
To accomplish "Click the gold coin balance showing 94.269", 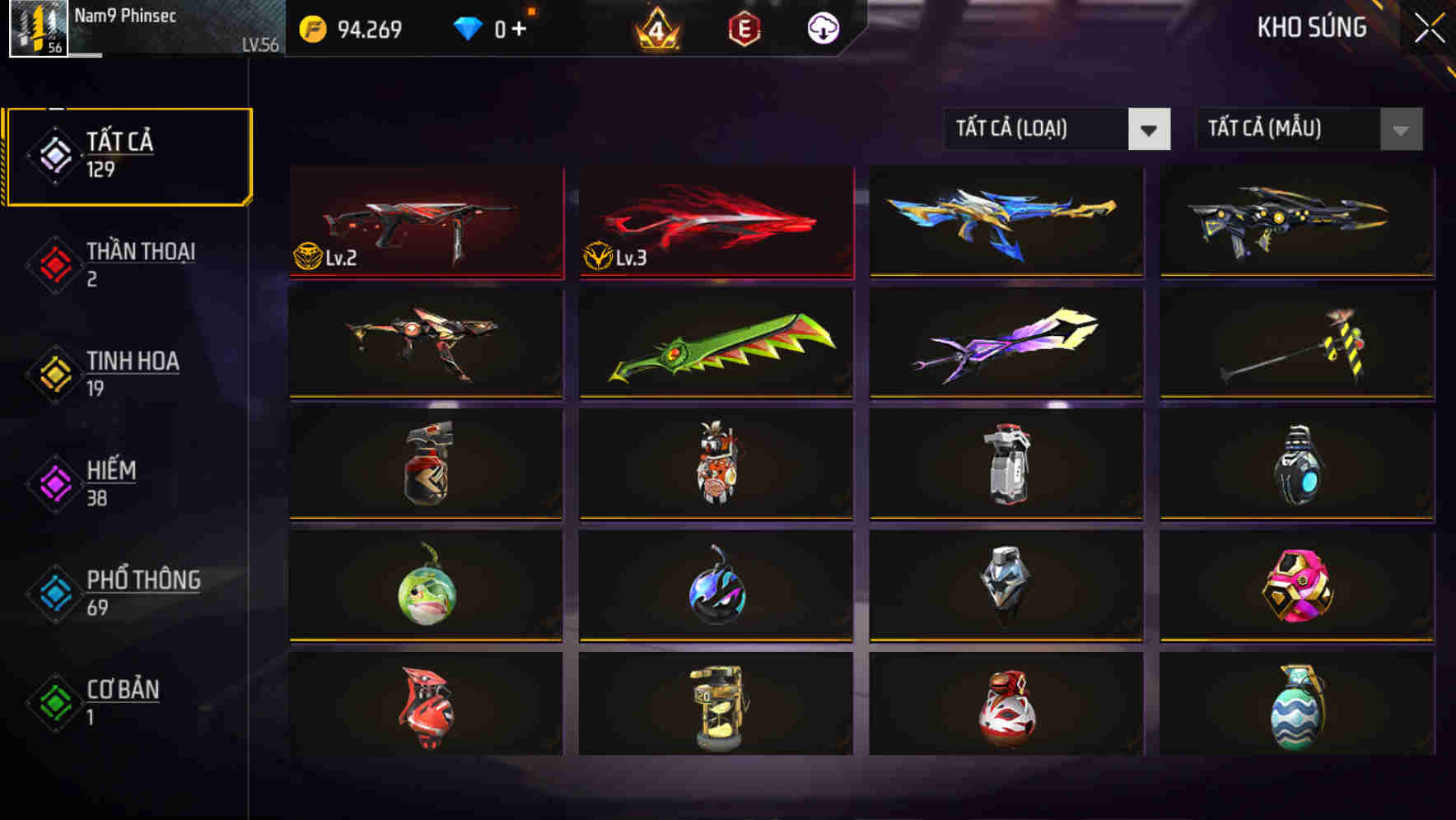I will [354, 27].
